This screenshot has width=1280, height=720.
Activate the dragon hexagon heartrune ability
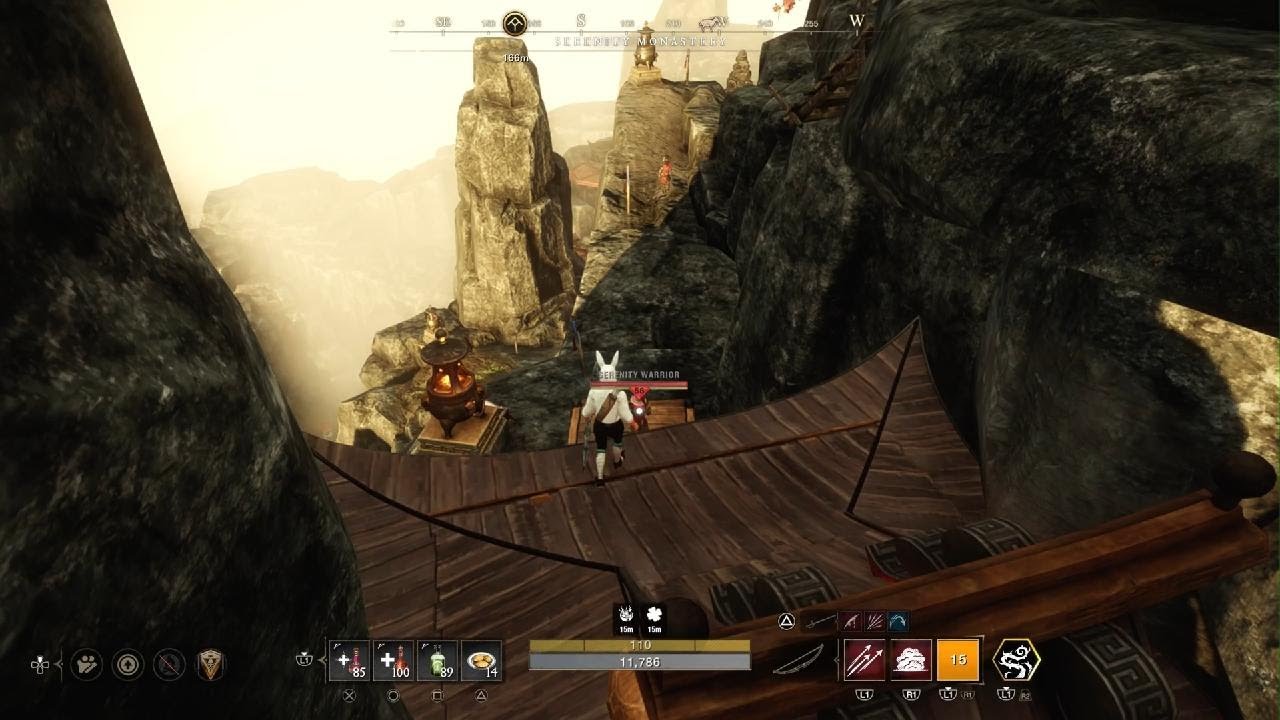point(1015,660)
